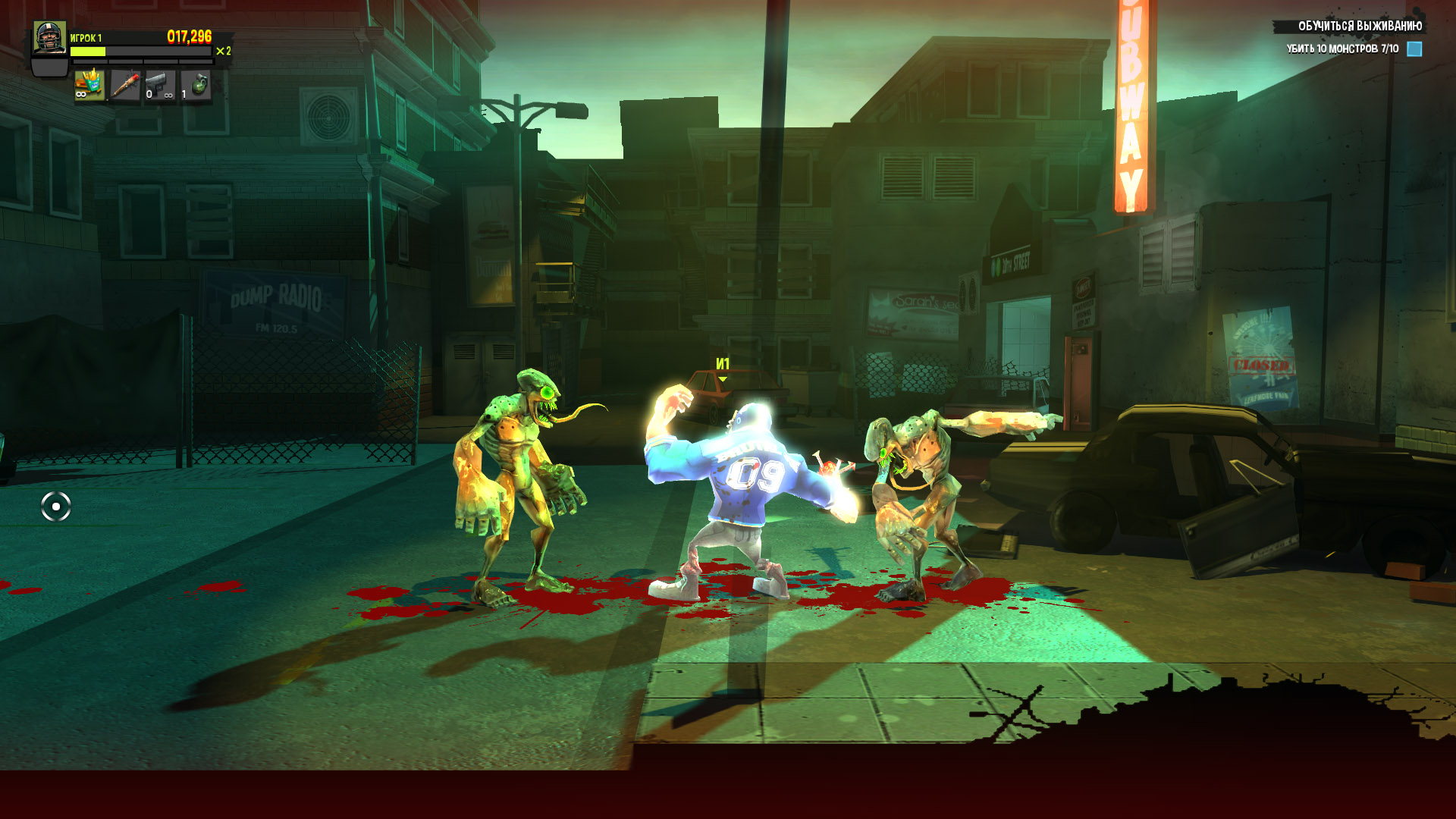Image resolution: width=1456 pixels, height=819 pixels.
Task: Click the blue objective checkbox square
Action: [1414, 49]
